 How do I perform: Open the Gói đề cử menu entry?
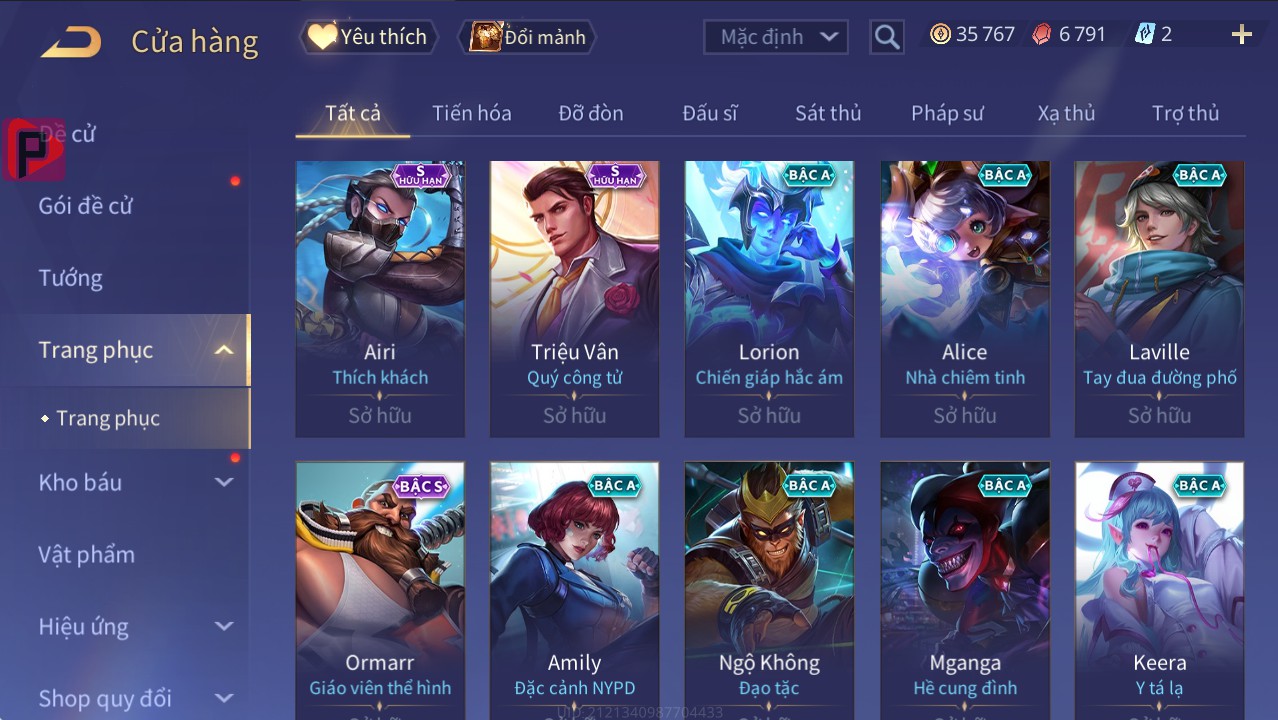[x=86, y=206]
